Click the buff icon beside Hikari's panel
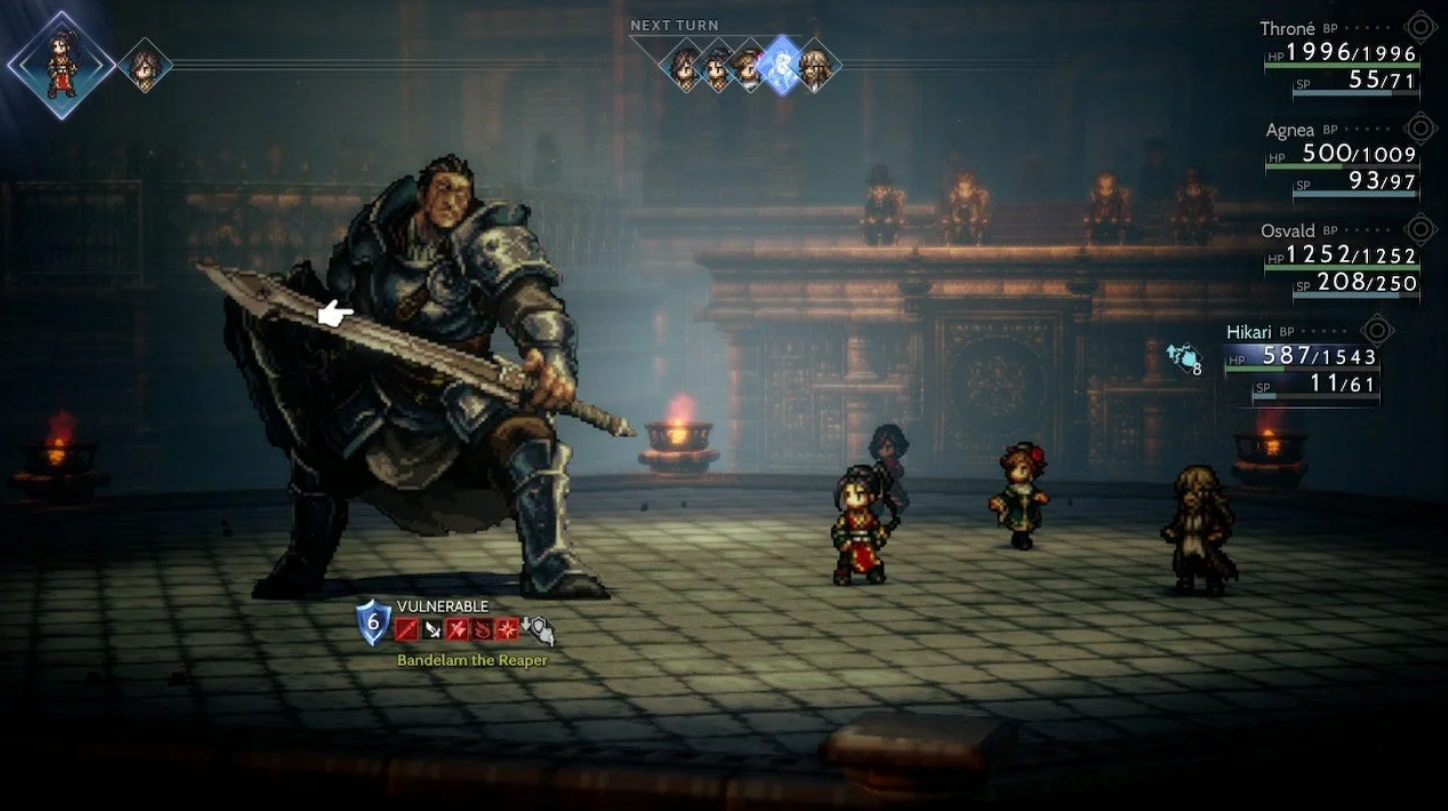 point(1182,357)
